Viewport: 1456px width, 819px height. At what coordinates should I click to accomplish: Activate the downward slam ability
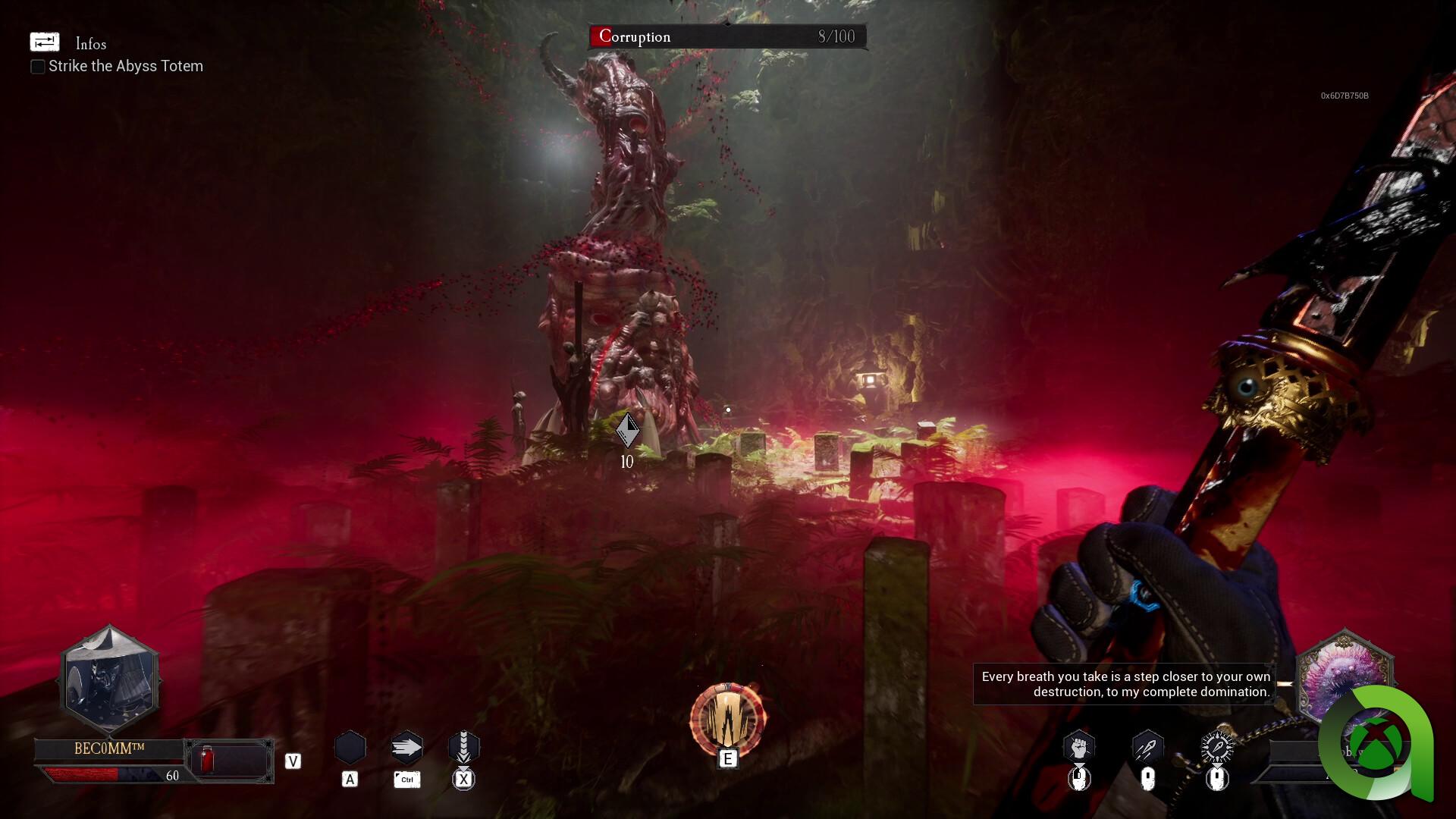click(x=463, y=748)
